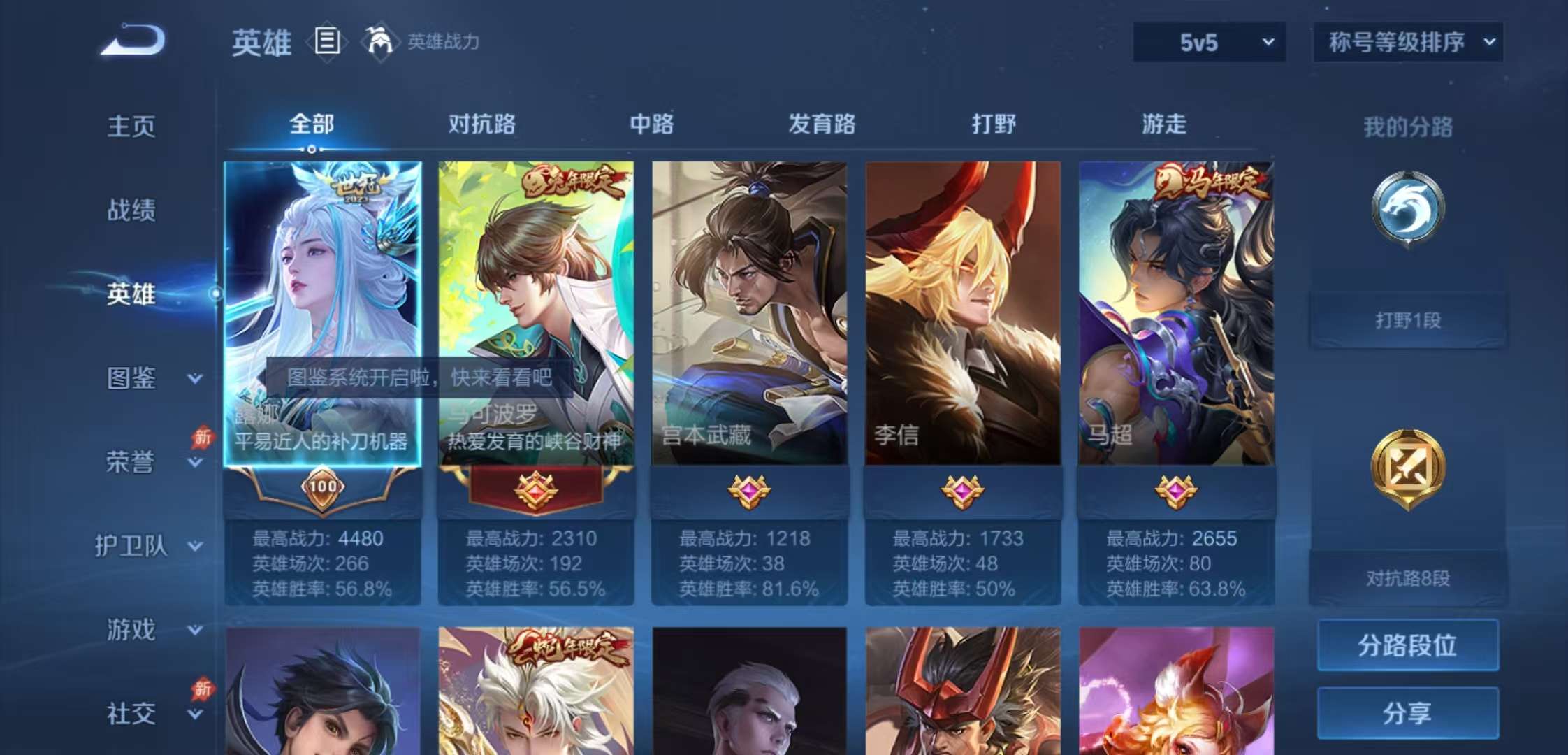
Task: Open the hero codex list icon
Action: tap(326, 43)
